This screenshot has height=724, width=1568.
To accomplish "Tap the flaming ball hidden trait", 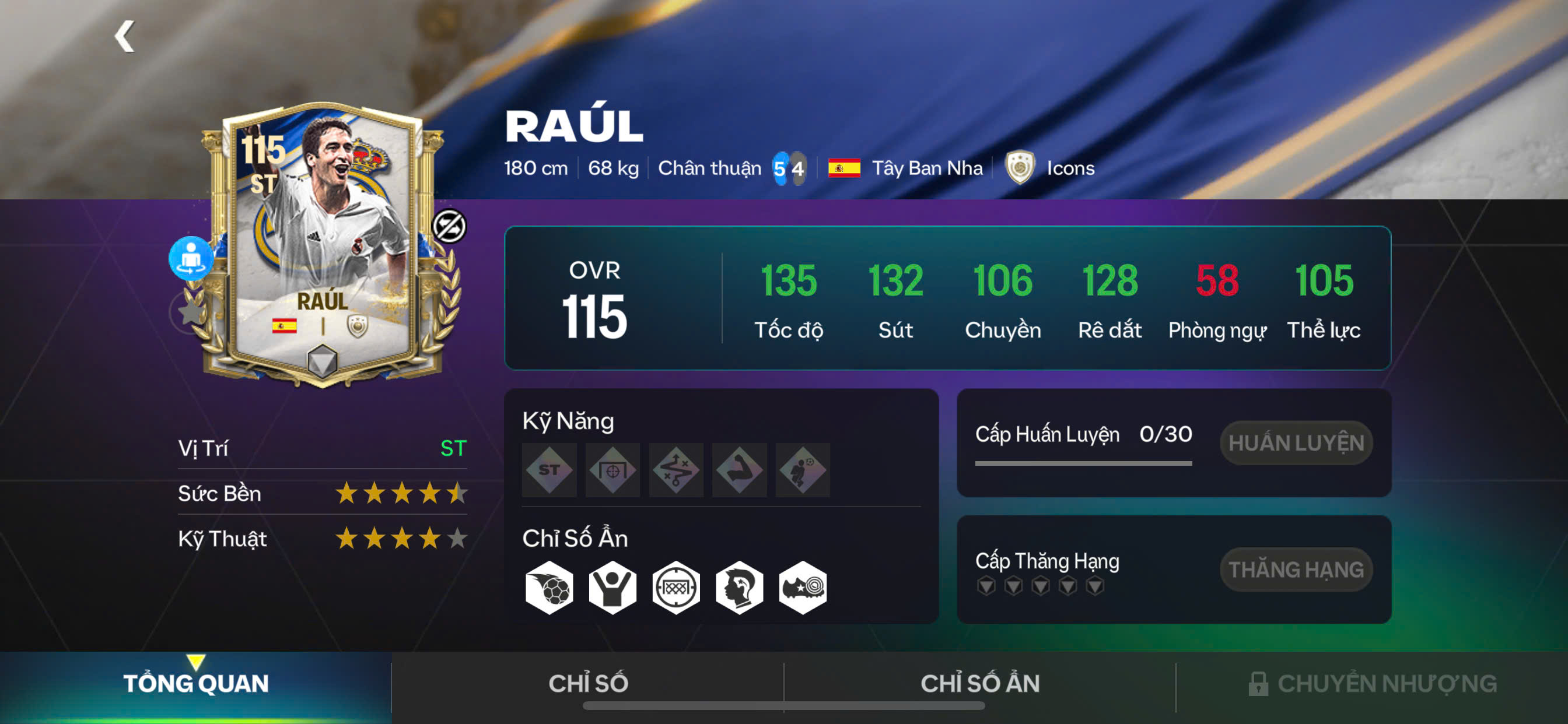I will point(549,588).
